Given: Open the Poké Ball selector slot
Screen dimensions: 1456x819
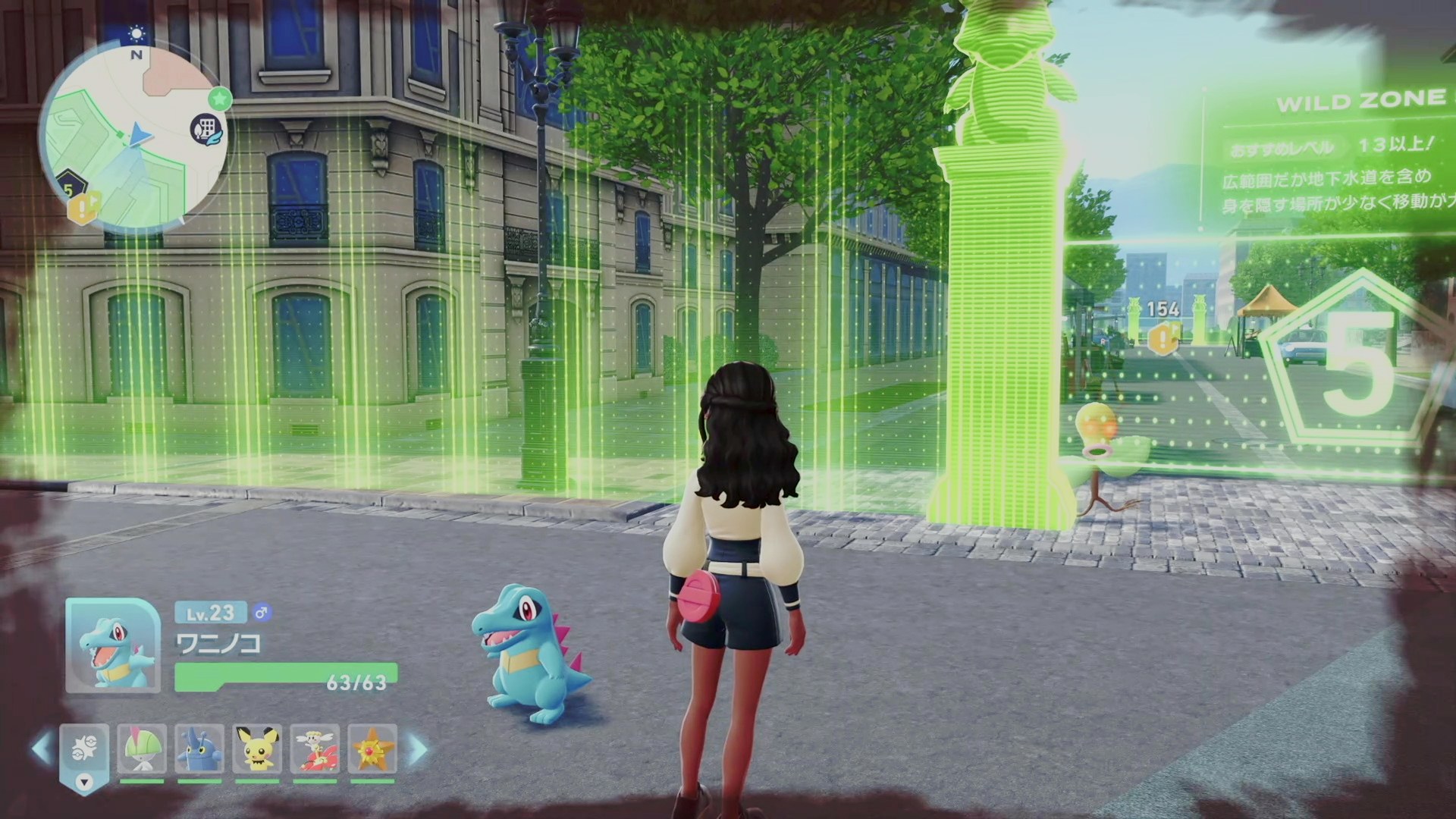Looking at the screenshot, I should tap(84, 750).
